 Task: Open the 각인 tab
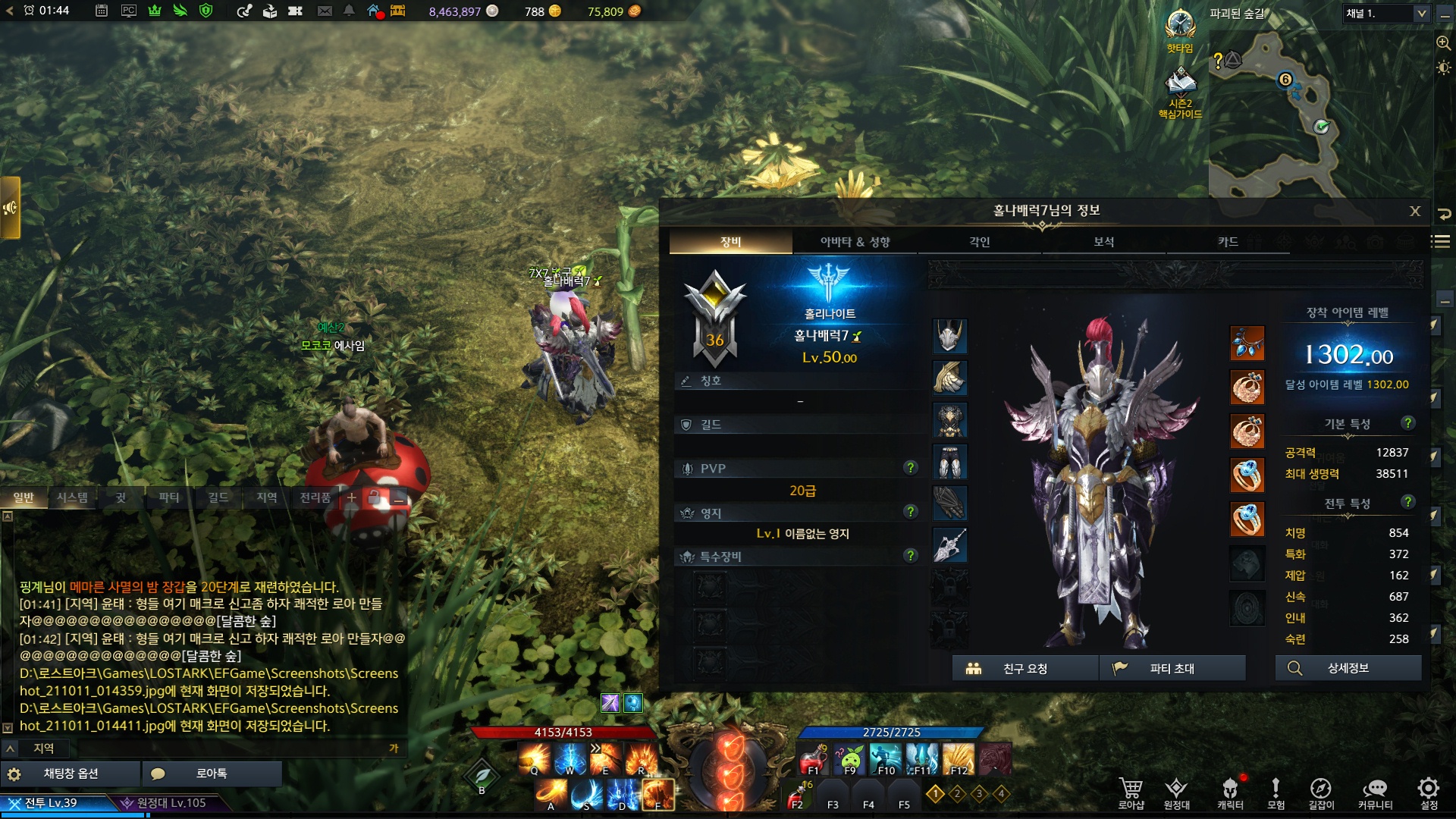[x=979, y=242]
